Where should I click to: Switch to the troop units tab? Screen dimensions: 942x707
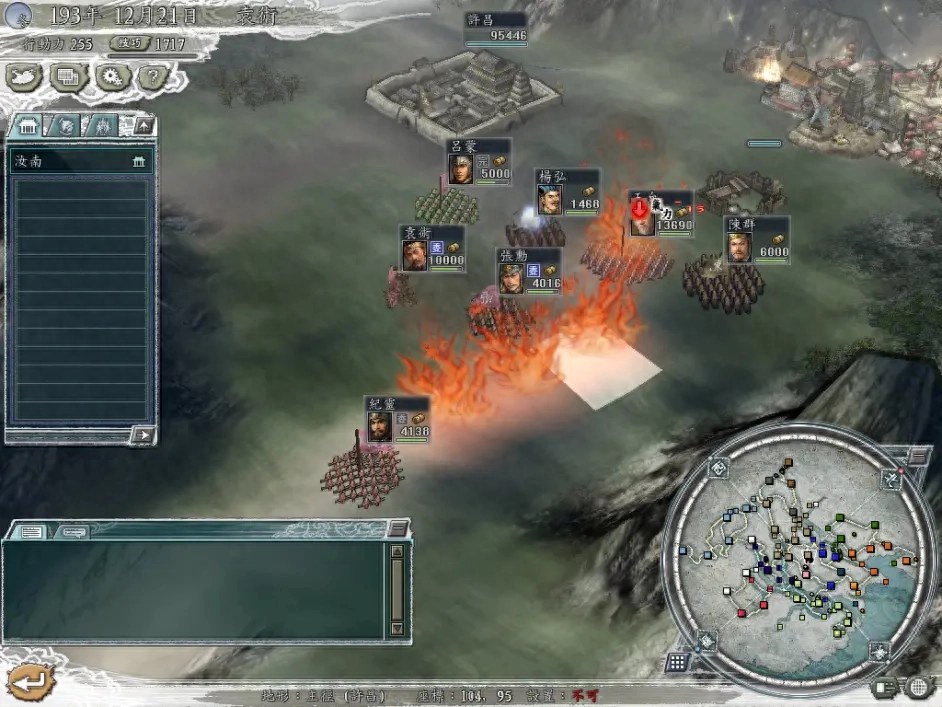102,126
